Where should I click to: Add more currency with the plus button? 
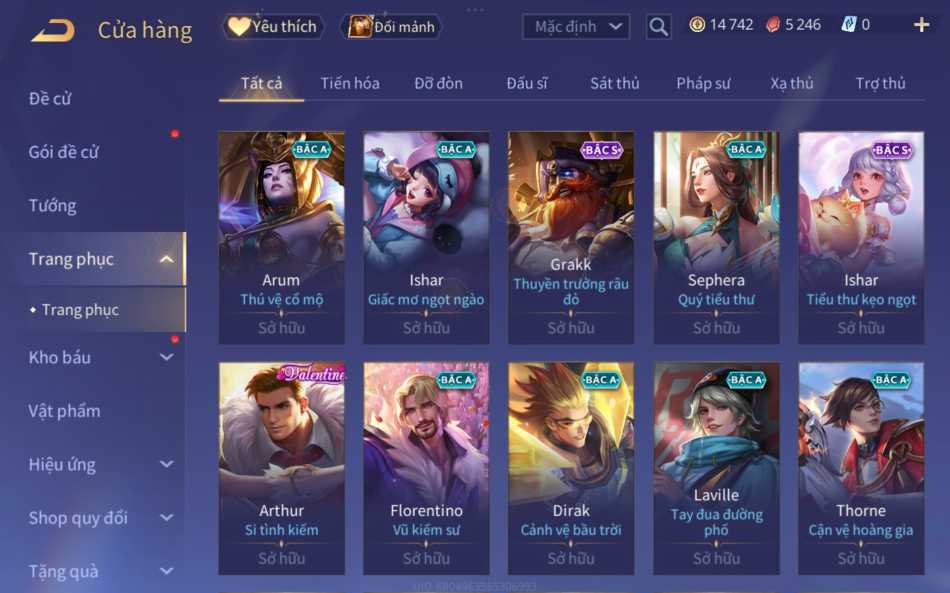[921, 25]
